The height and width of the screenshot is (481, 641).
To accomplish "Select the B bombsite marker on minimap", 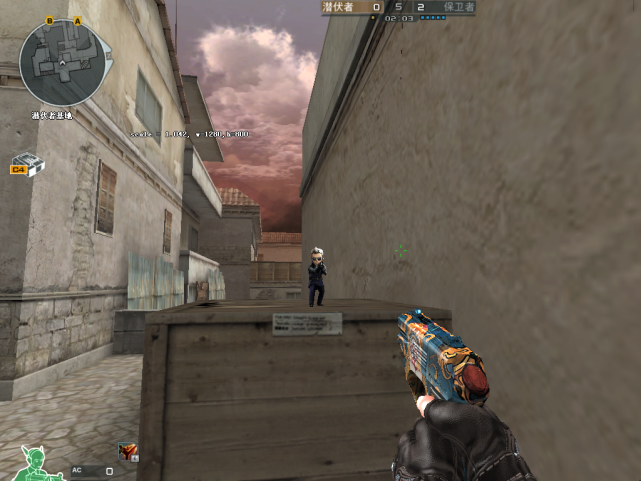I will [50, 21].
